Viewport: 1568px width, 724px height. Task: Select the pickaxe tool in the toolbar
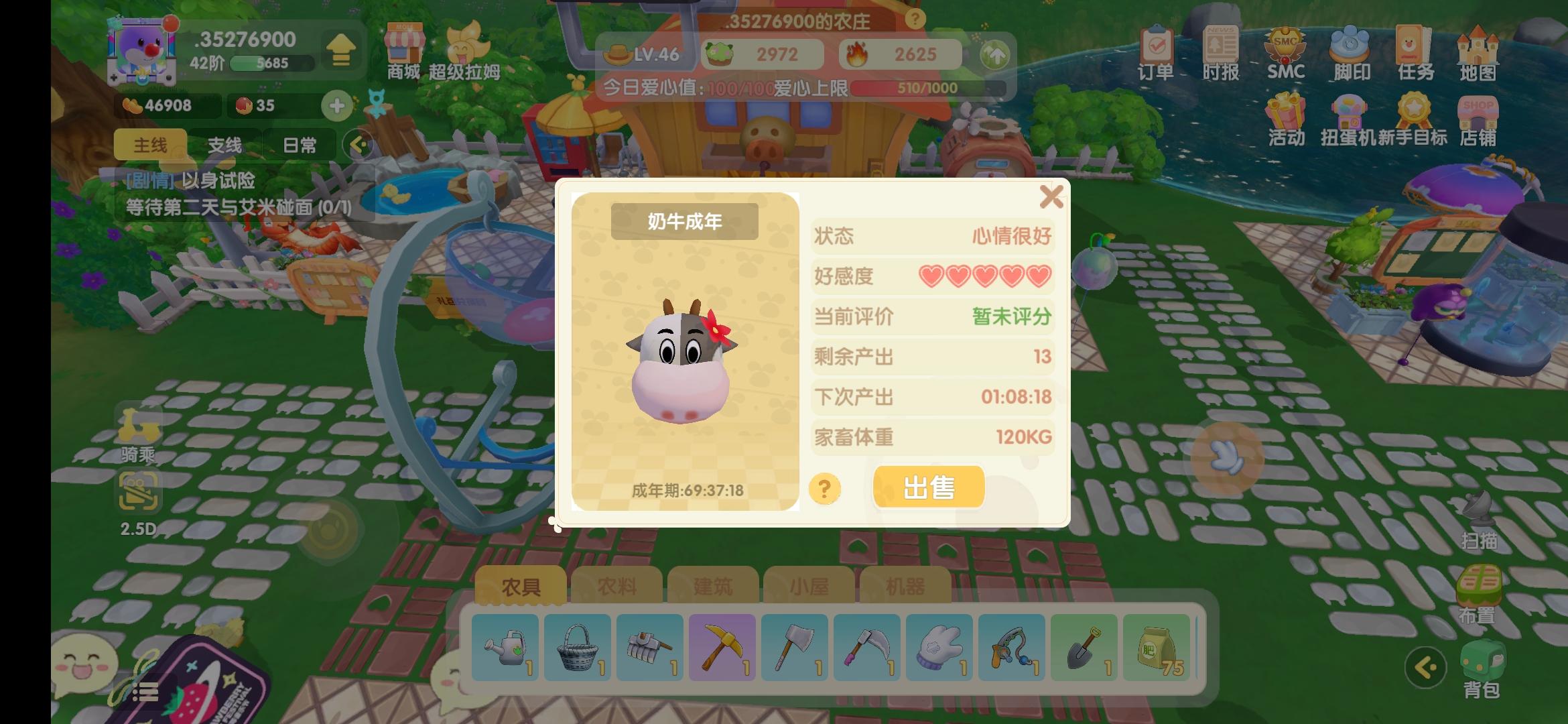722,647
